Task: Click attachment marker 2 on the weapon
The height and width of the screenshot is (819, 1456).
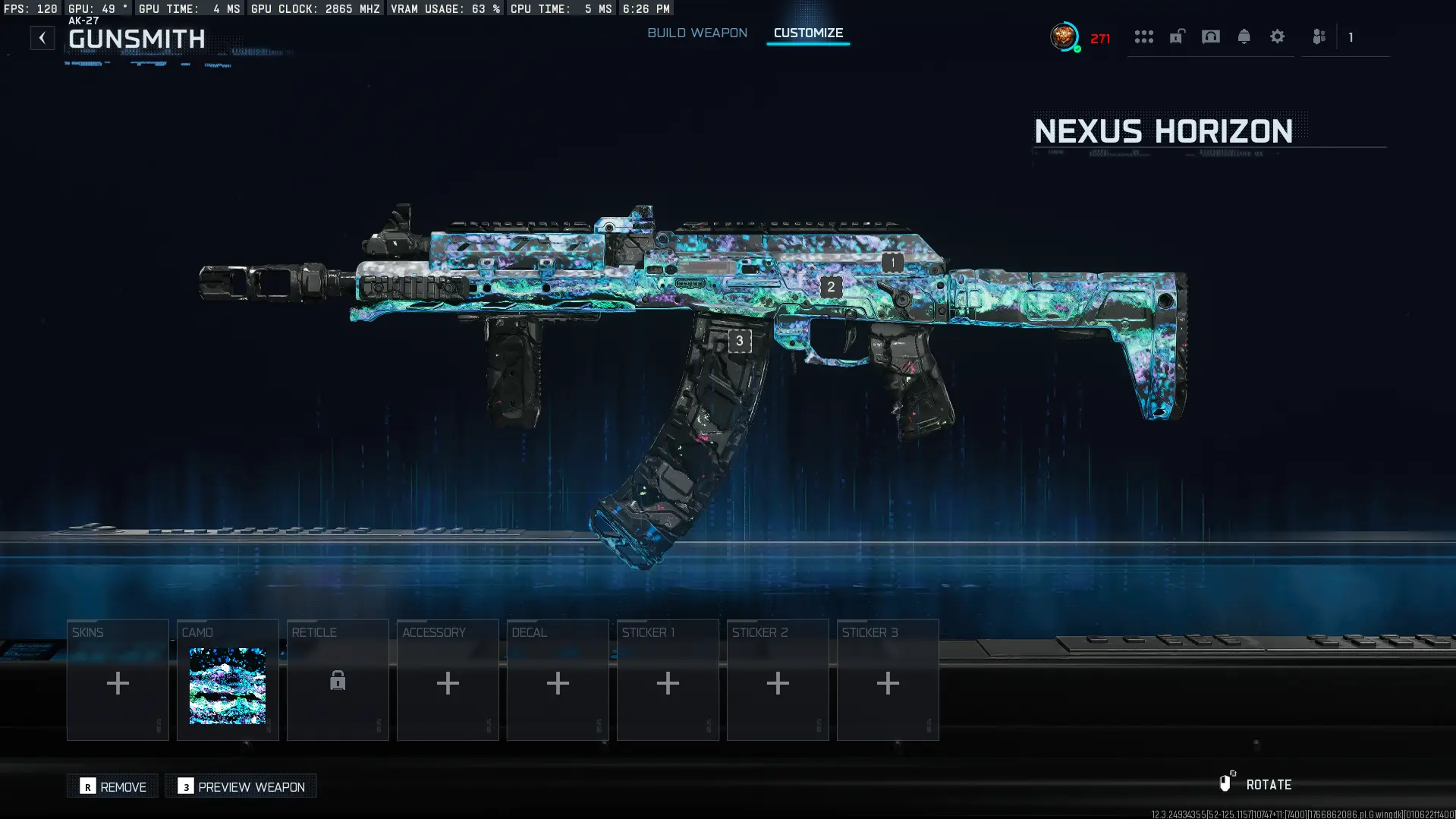Action: click(x=829, y=286)
